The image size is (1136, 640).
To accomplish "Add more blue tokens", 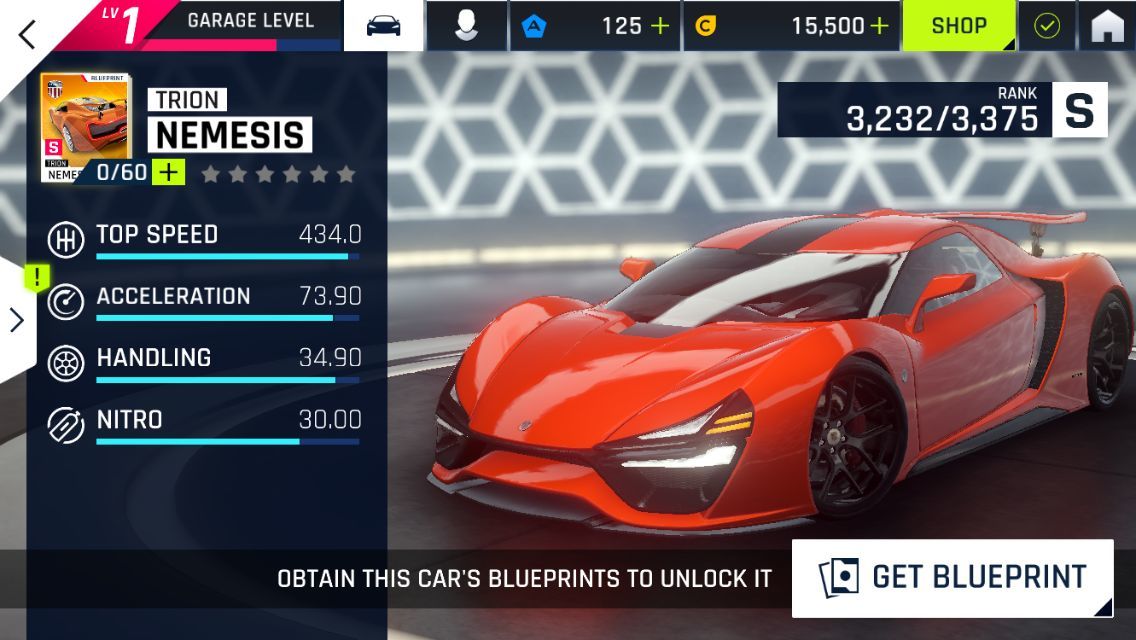I will (660, 26).
